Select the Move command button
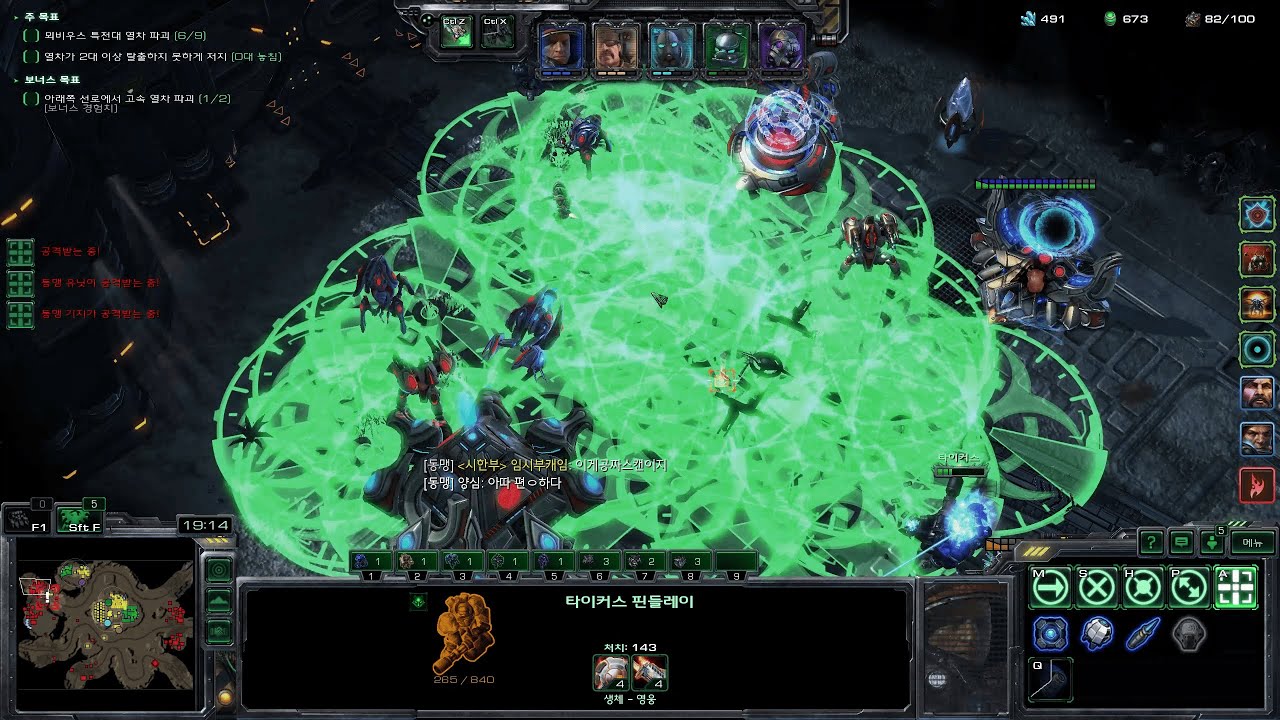 click(x=1050, y=588)
